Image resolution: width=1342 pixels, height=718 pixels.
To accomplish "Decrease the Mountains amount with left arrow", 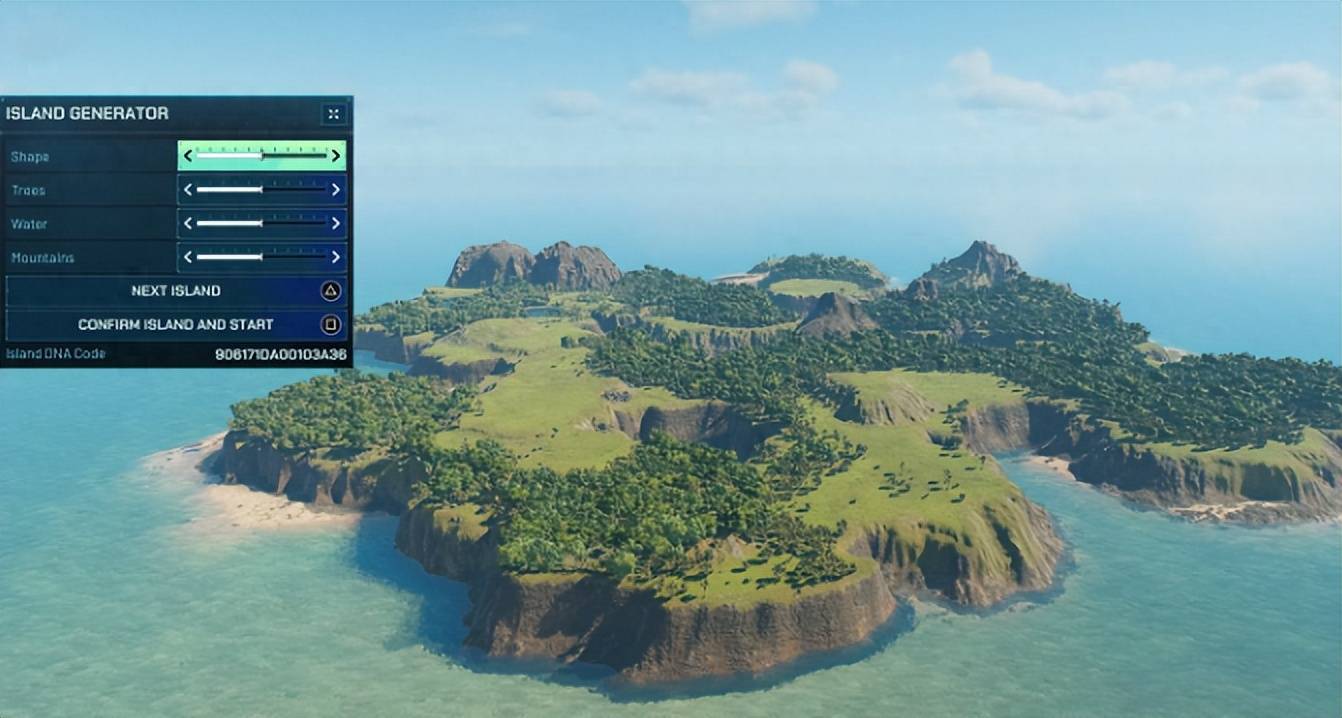I will click(188, 258).
